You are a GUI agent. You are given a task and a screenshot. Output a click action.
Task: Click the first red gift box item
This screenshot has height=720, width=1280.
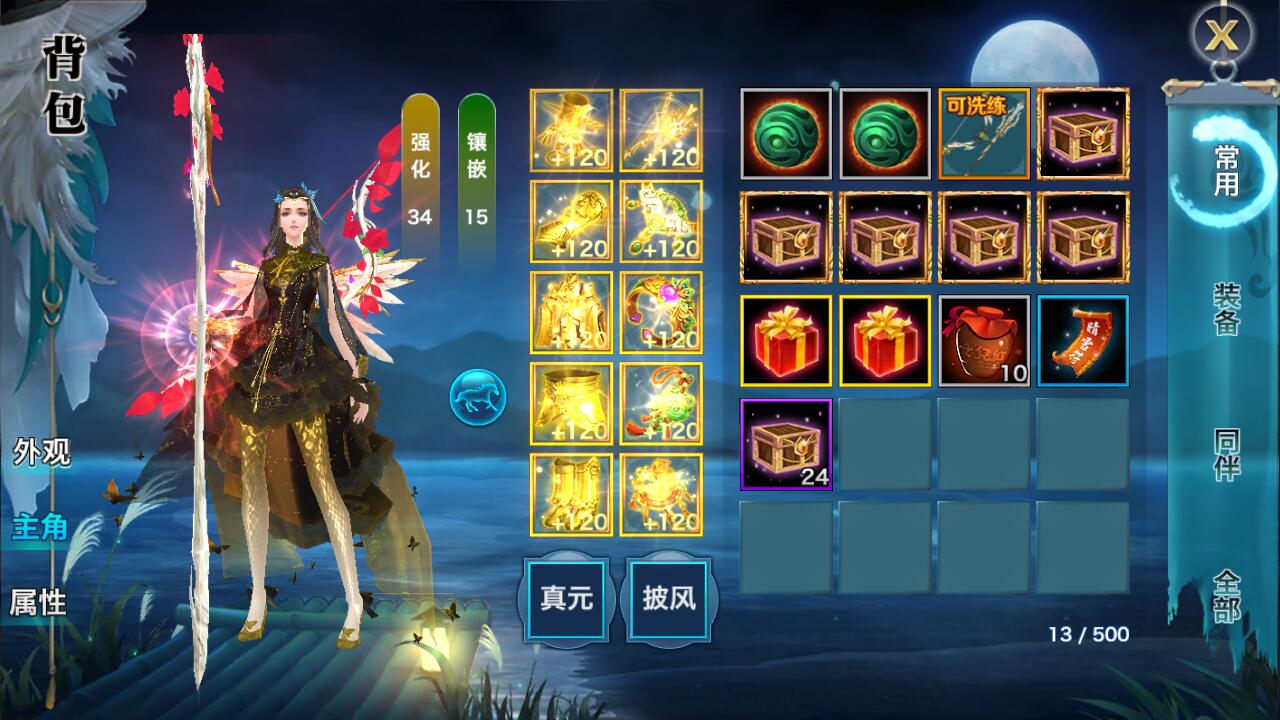(x=788, y=341)
